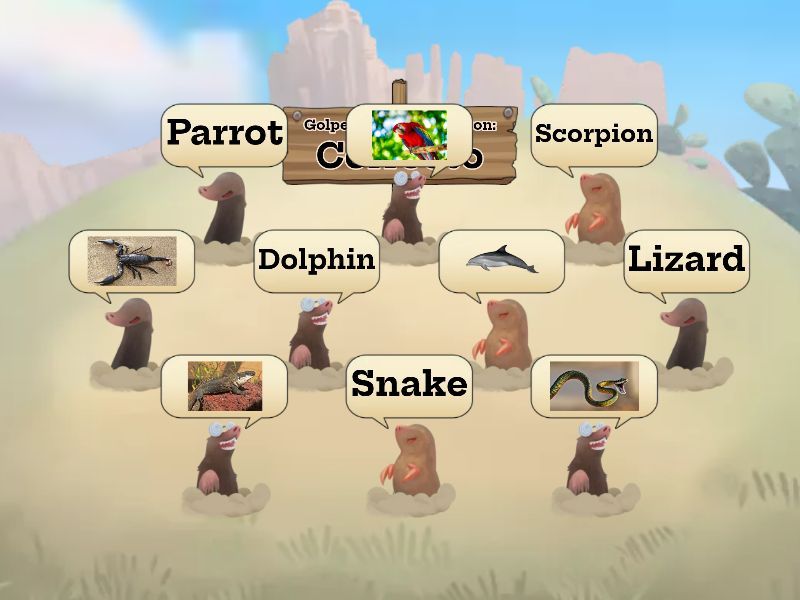Choose the Scorpion word bubble

(594, 134)
